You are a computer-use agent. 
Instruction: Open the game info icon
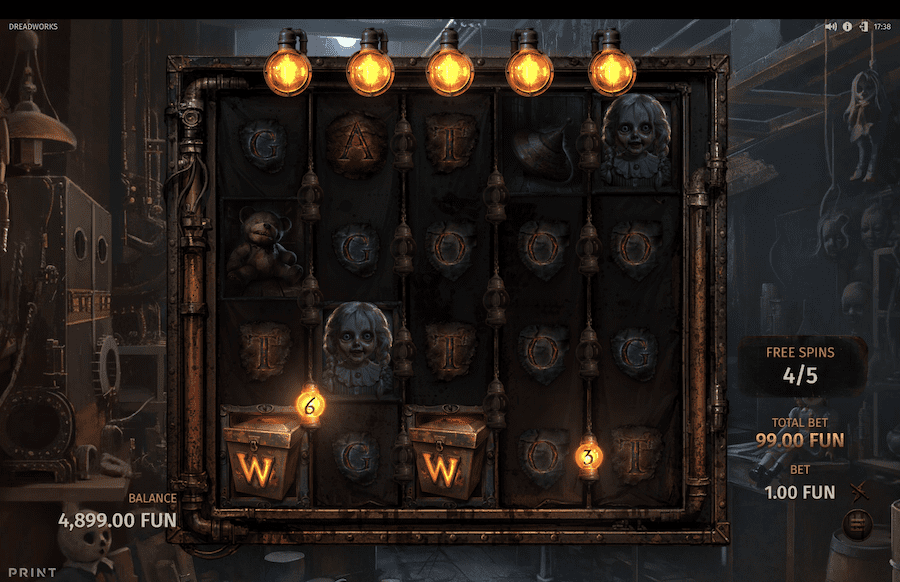(x=847, y=27)
